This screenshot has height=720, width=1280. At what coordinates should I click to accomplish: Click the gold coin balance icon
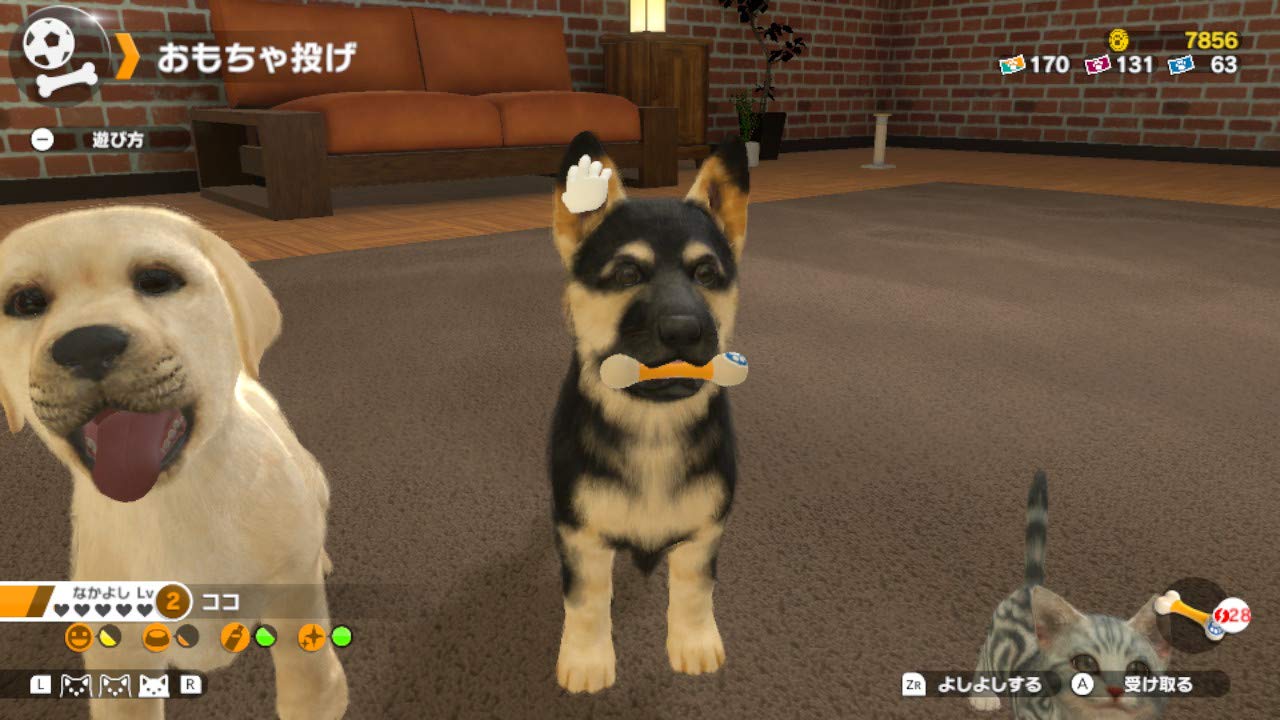click(1117, 40)
